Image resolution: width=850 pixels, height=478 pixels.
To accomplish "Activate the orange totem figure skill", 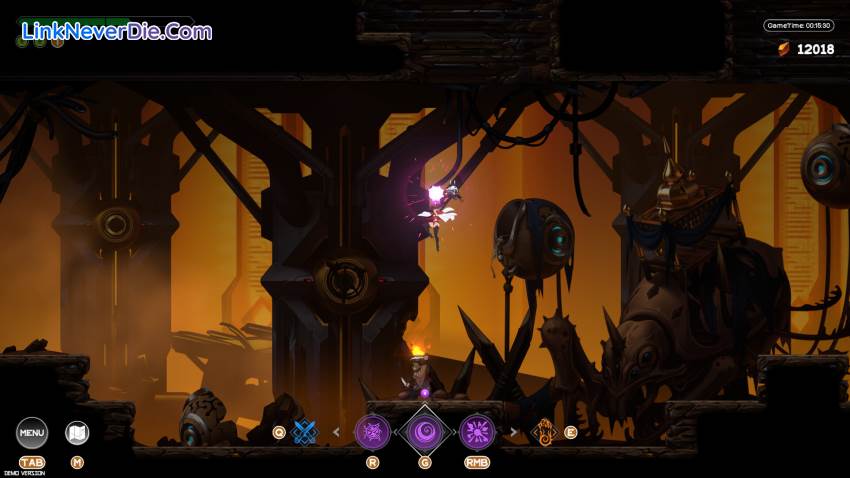I will pyautogui.click(x=545, y=432).
